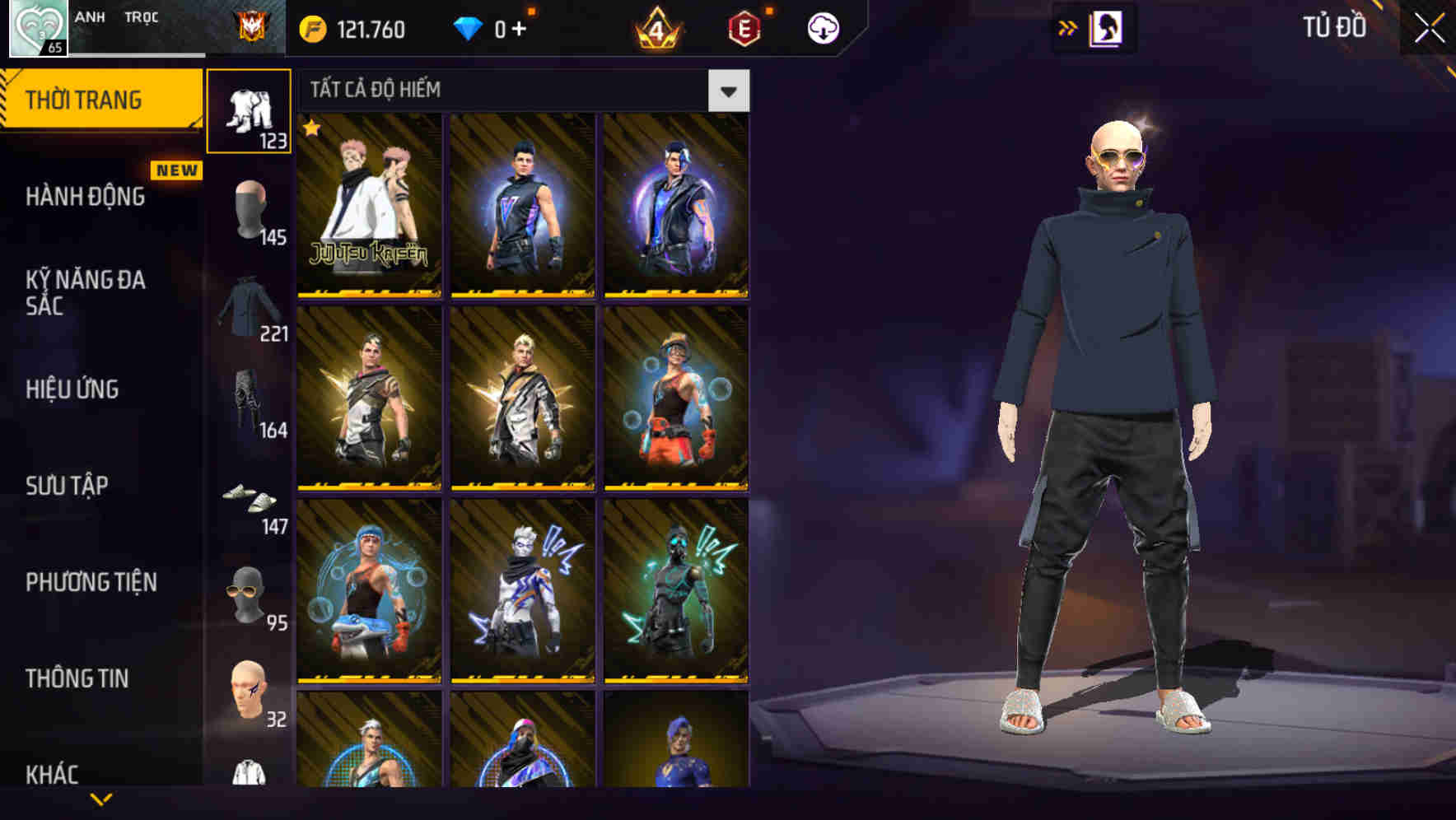Click the rarity filter's arrow button

pyautogui.click(x=729, y=91)
